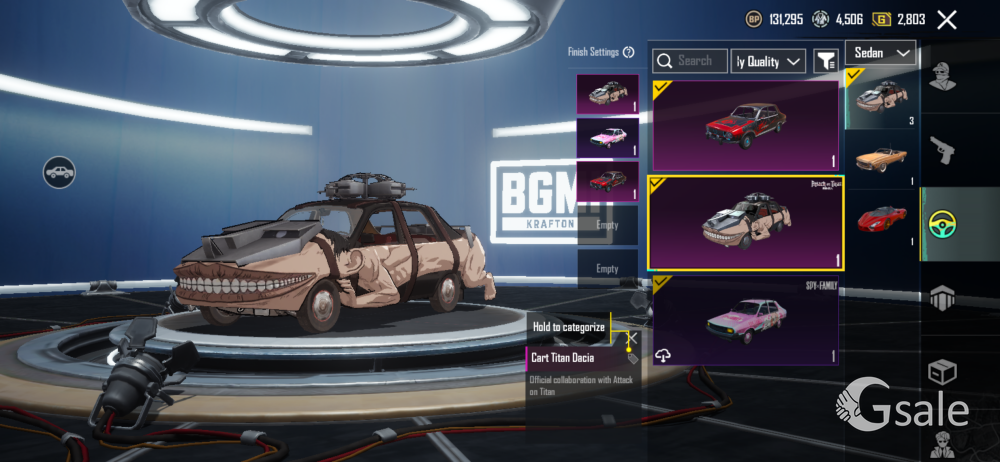The width and height of the screenshot is (1000, 462).
Task: Toggle the round car view icon
Action: 60,172
